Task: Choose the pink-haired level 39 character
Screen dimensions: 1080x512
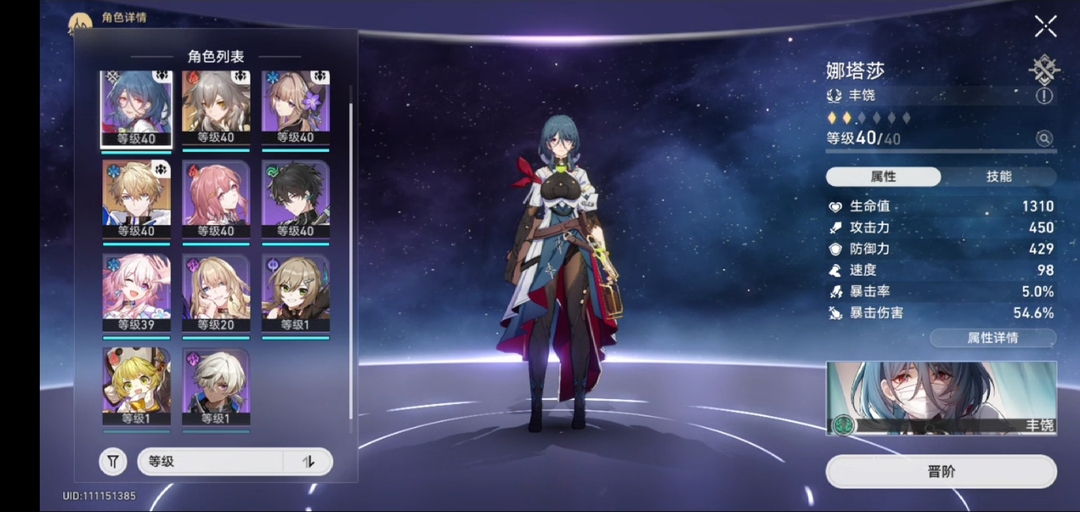Action: (x=136, y=292)
